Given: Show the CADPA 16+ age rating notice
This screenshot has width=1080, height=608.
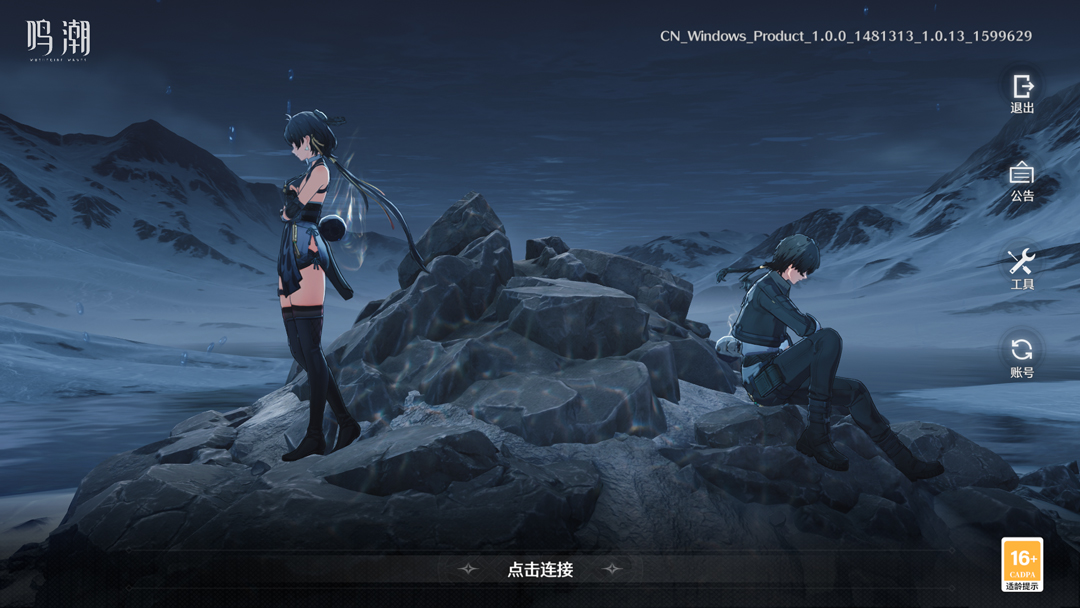Looking at the screenshot, I should pos(1022,564).
